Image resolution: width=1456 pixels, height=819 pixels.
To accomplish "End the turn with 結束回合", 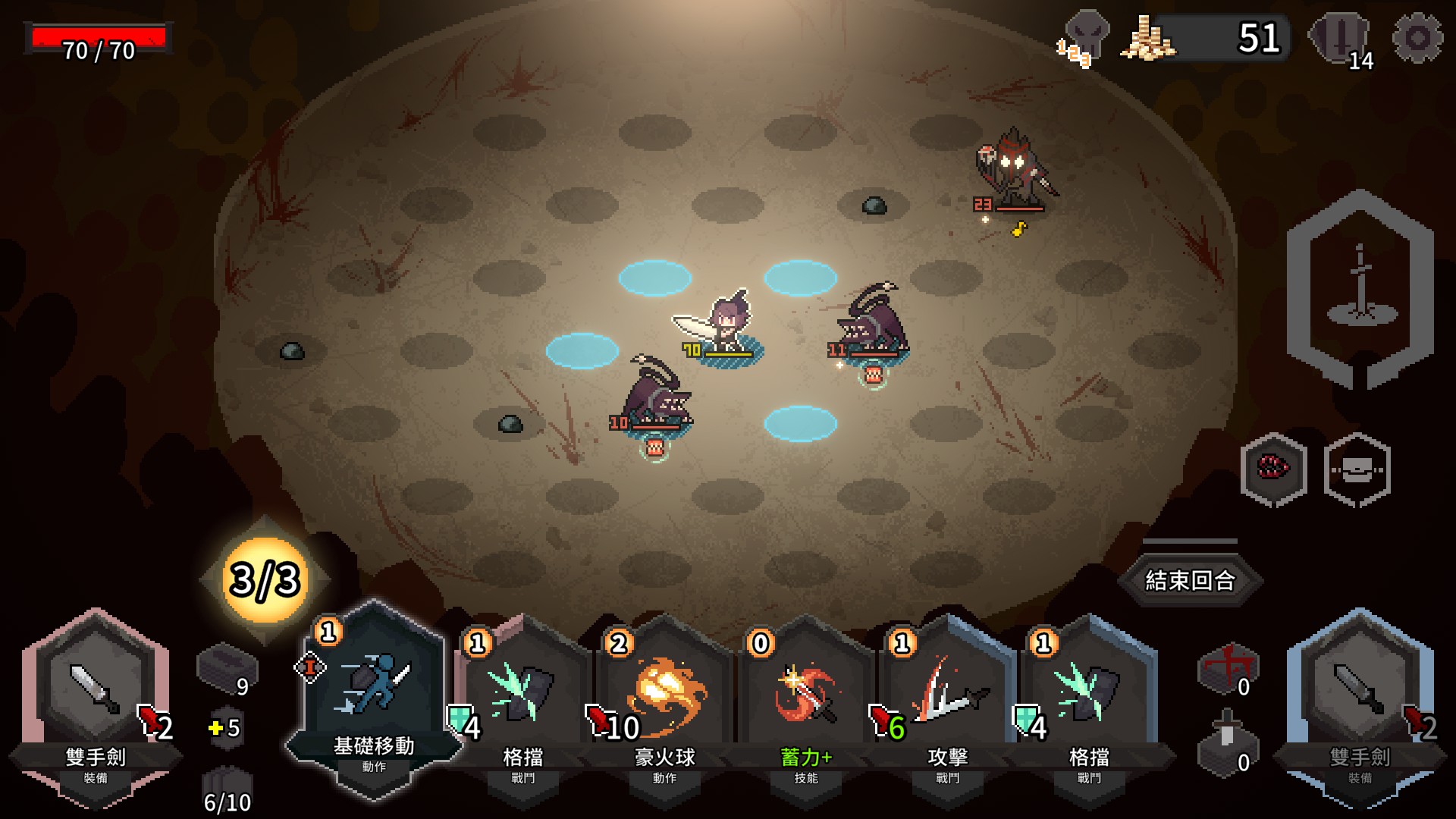I will coord(1189,581).
